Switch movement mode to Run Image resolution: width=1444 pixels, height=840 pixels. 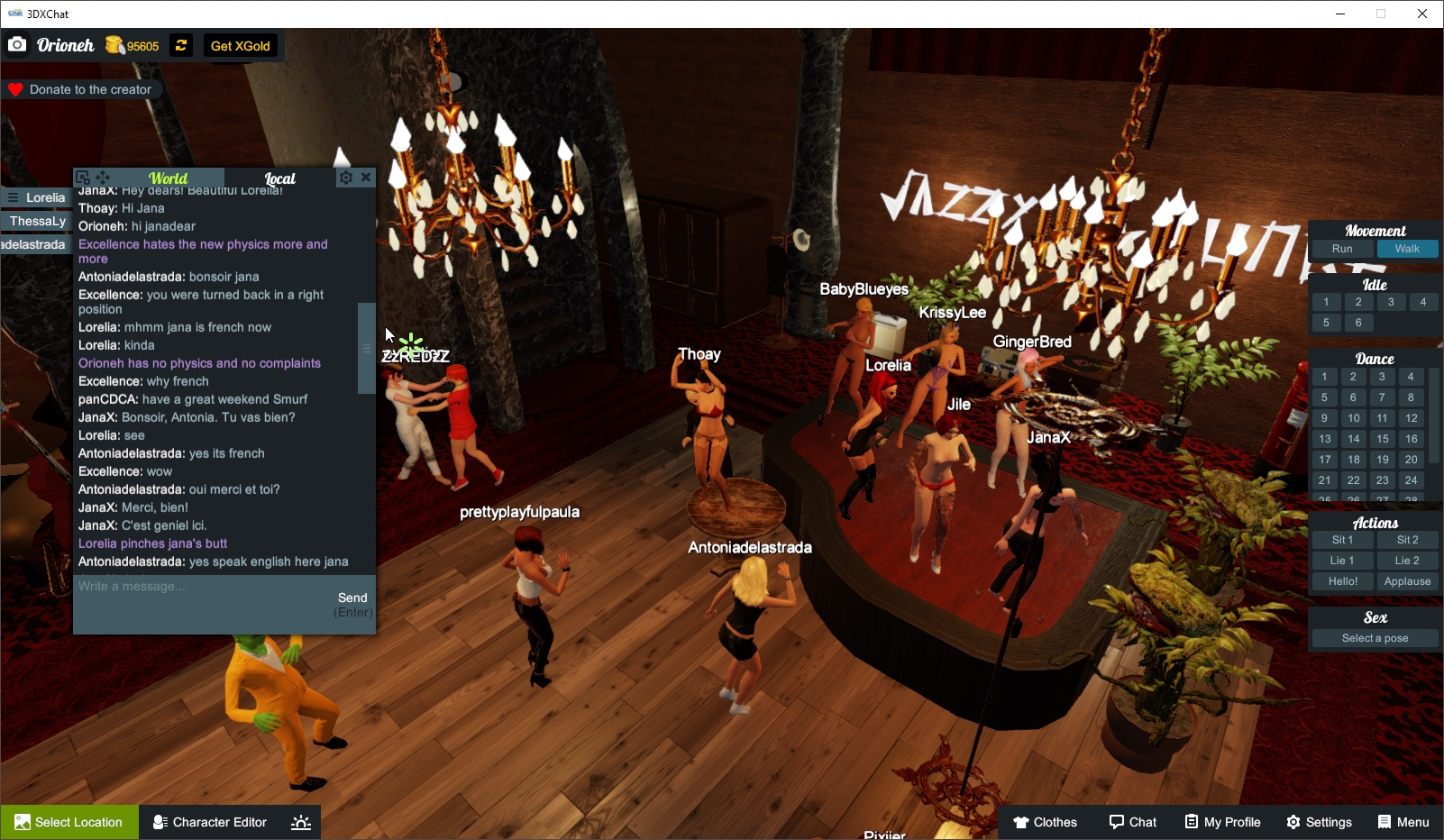coord(1342,249)
